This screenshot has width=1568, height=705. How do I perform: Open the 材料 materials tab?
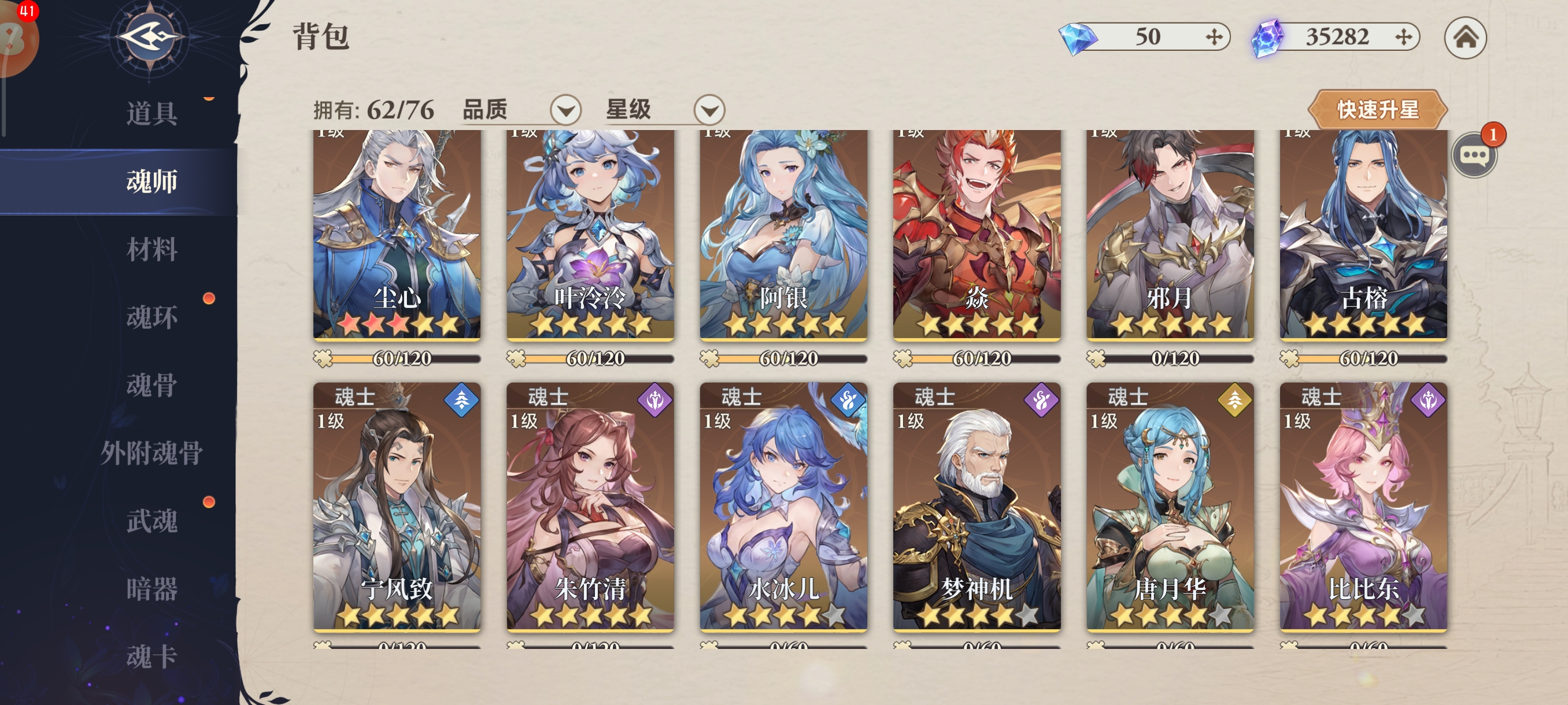pyautogui.click(x=151, y=250)
